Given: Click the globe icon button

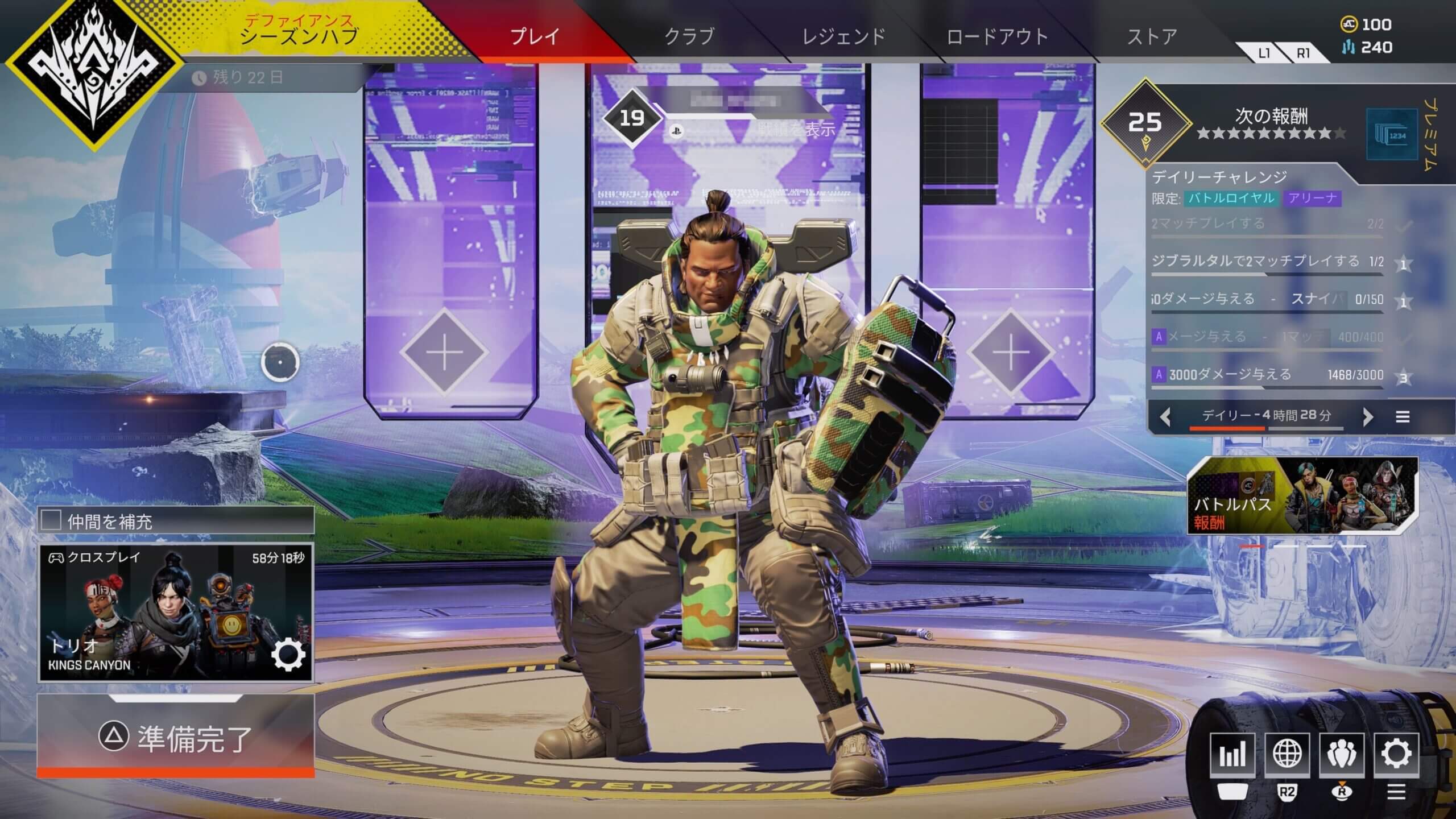Looking at the screenshot, I should point(1287,755).
